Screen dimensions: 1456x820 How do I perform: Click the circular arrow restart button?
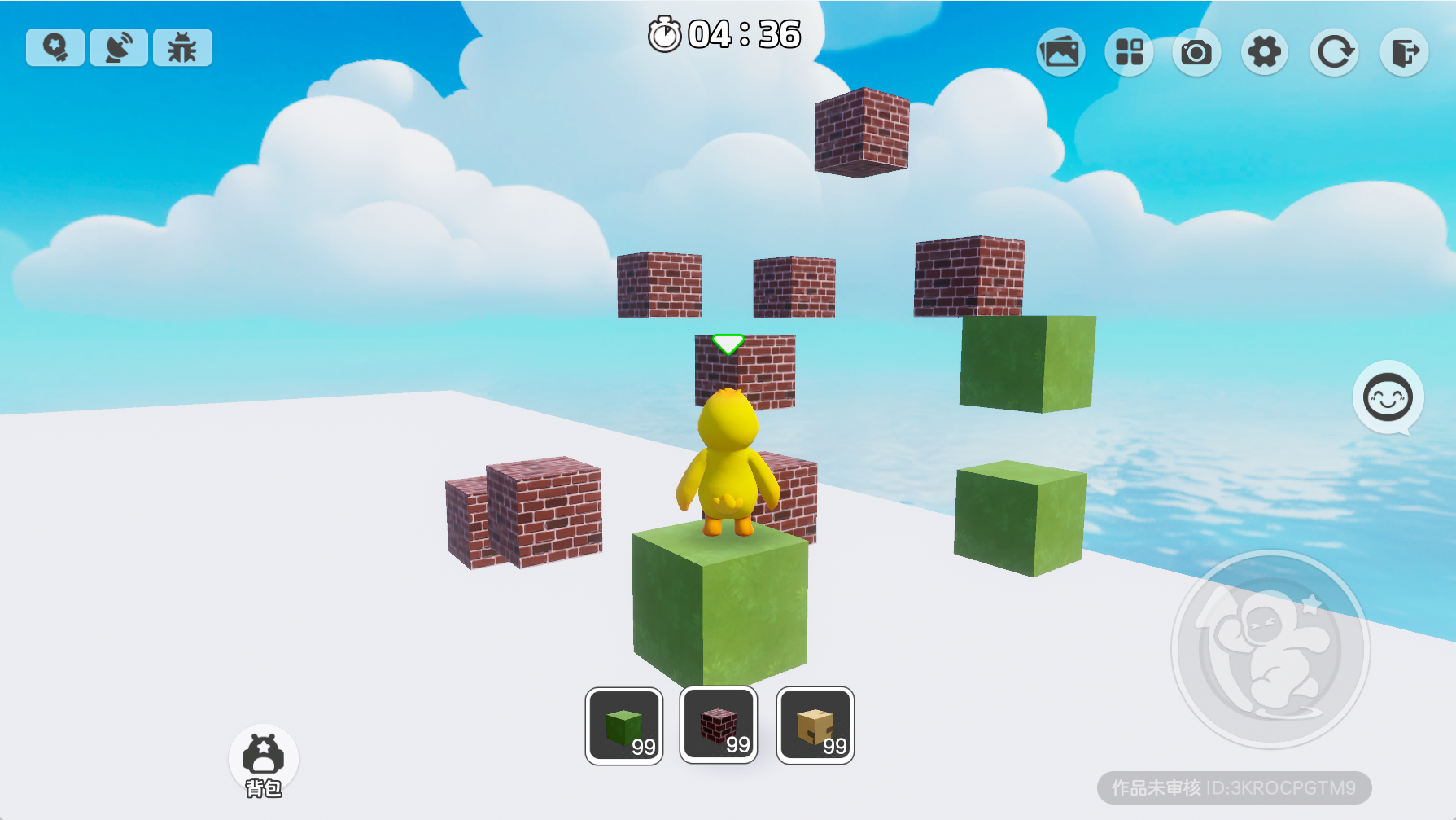click(x=1334, y=53)
